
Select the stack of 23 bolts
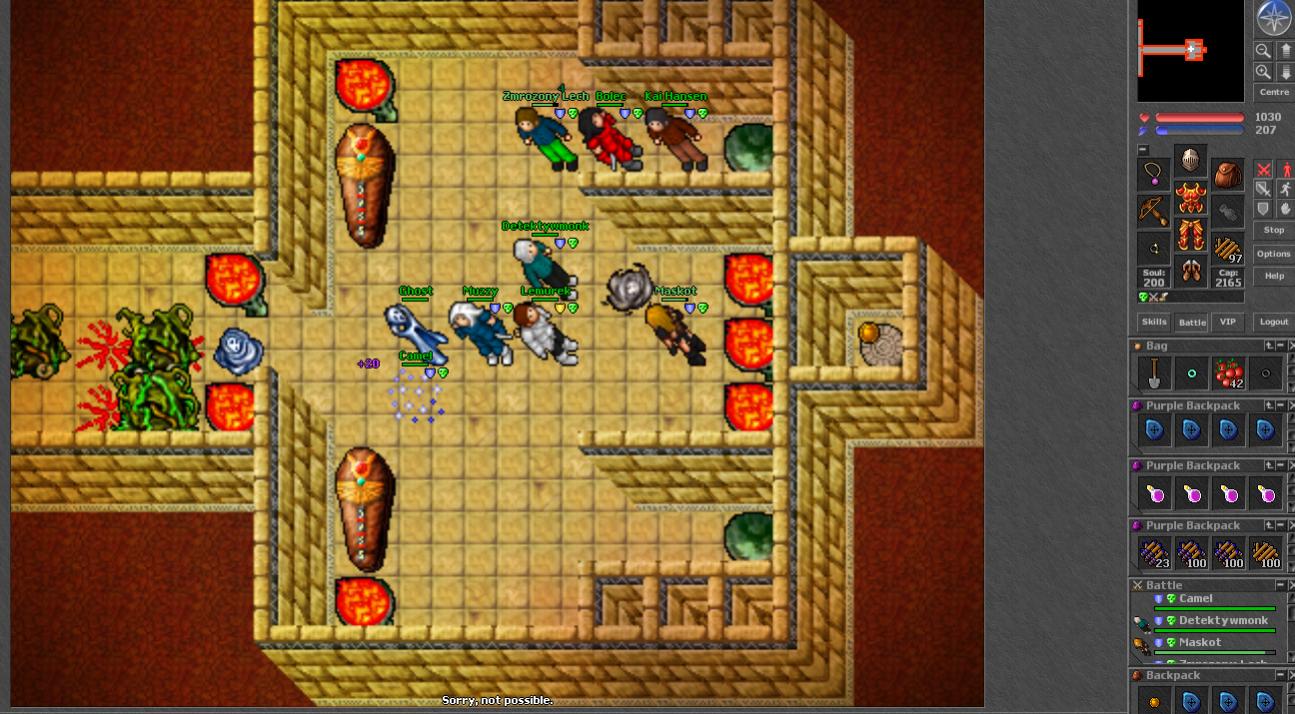click(1154, 553)
